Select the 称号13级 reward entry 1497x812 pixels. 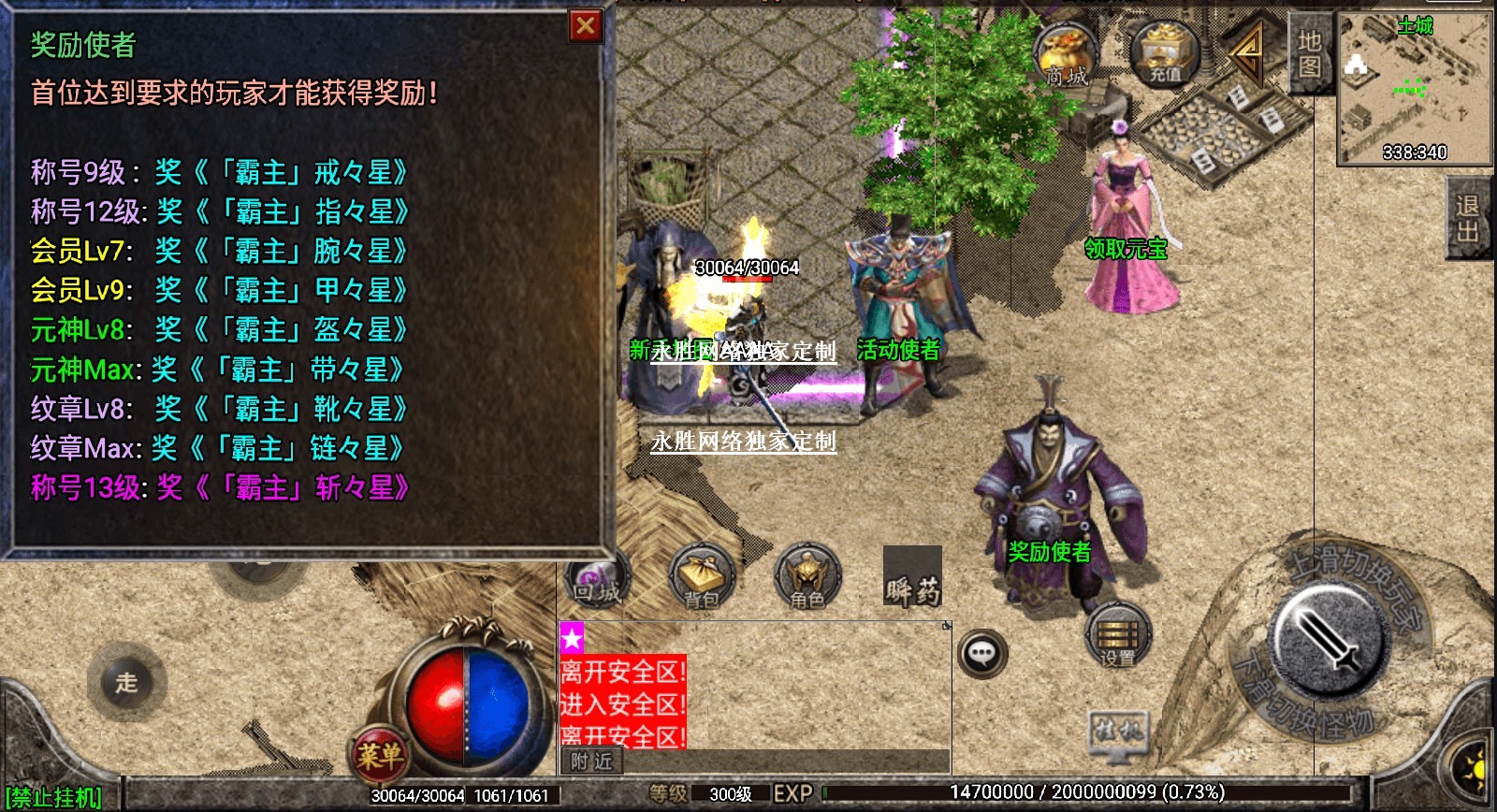pyautogui.click(x=220, y=487)
